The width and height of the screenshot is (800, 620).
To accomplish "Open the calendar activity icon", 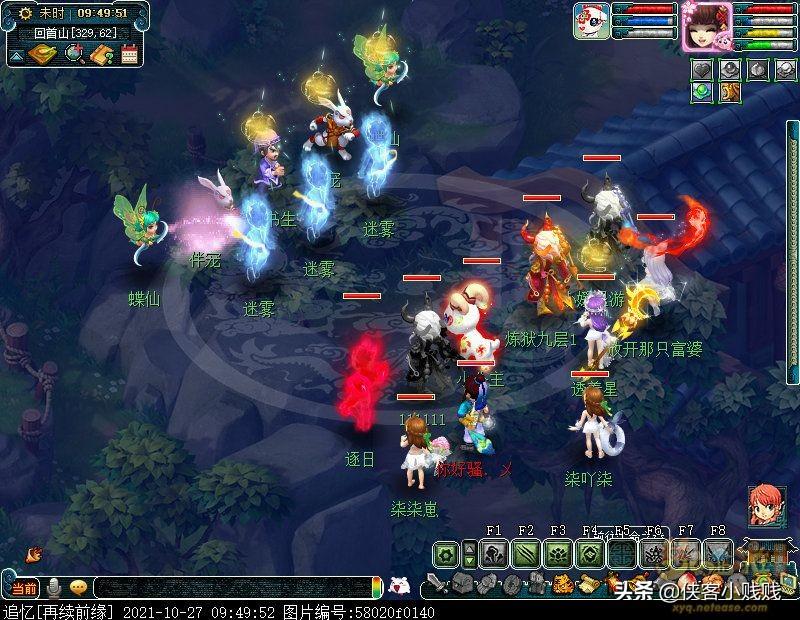I will [x=128, y=54].
